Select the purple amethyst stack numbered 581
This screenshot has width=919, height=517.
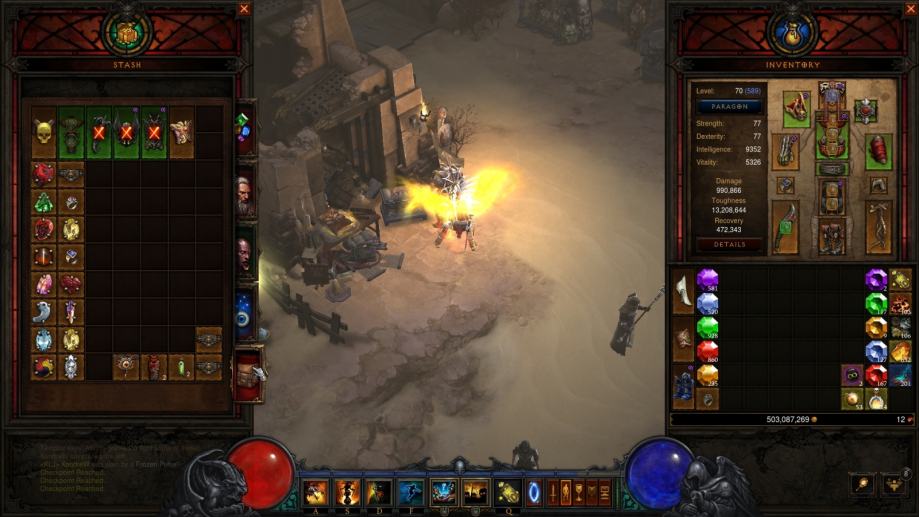[x=708, y=279]
